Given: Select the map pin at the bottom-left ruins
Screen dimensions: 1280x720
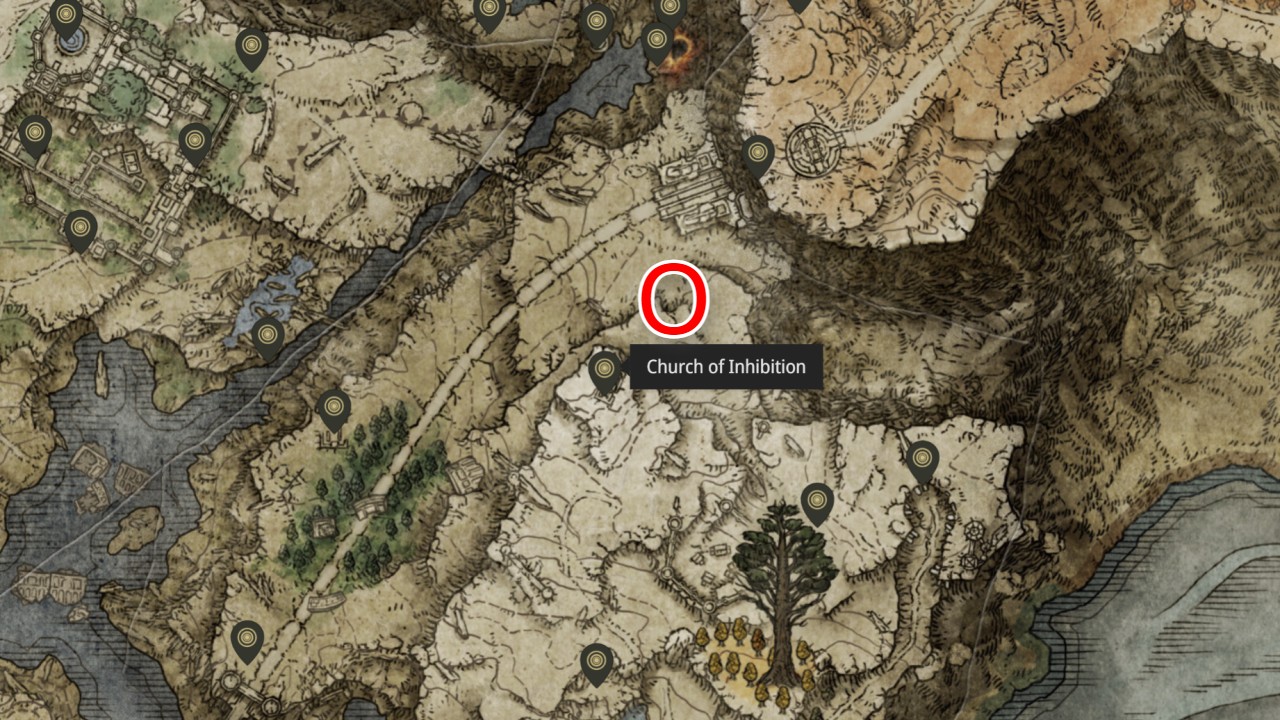Looking at the screenshot, I should coord(245,637).
